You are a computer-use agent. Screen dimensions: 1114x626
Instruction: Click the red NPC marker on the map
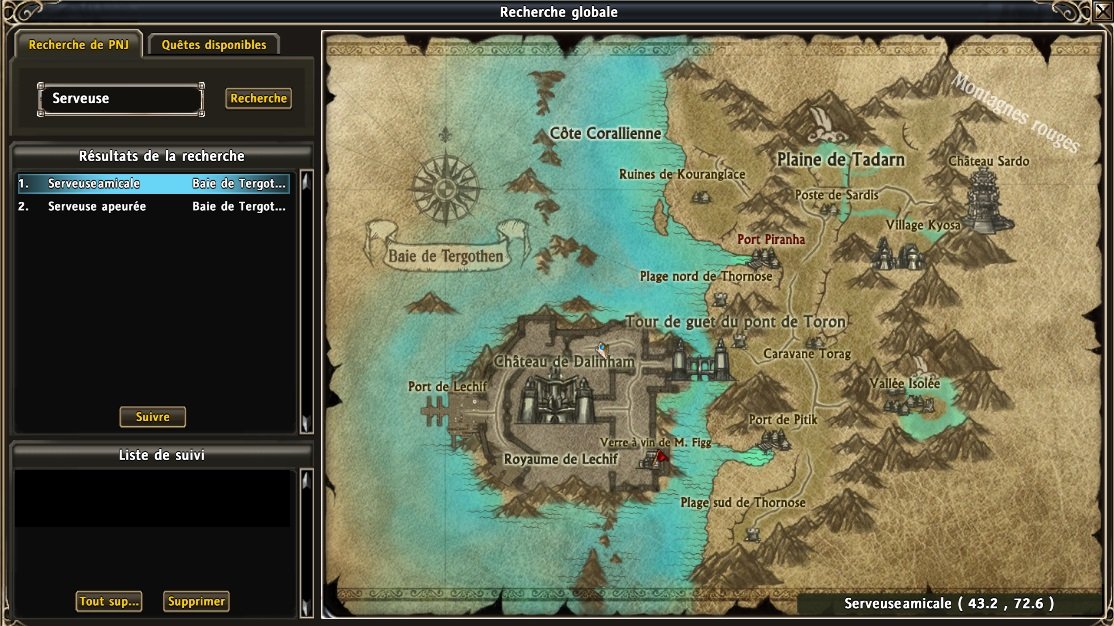pyautogui.click(x=661, y=456)
